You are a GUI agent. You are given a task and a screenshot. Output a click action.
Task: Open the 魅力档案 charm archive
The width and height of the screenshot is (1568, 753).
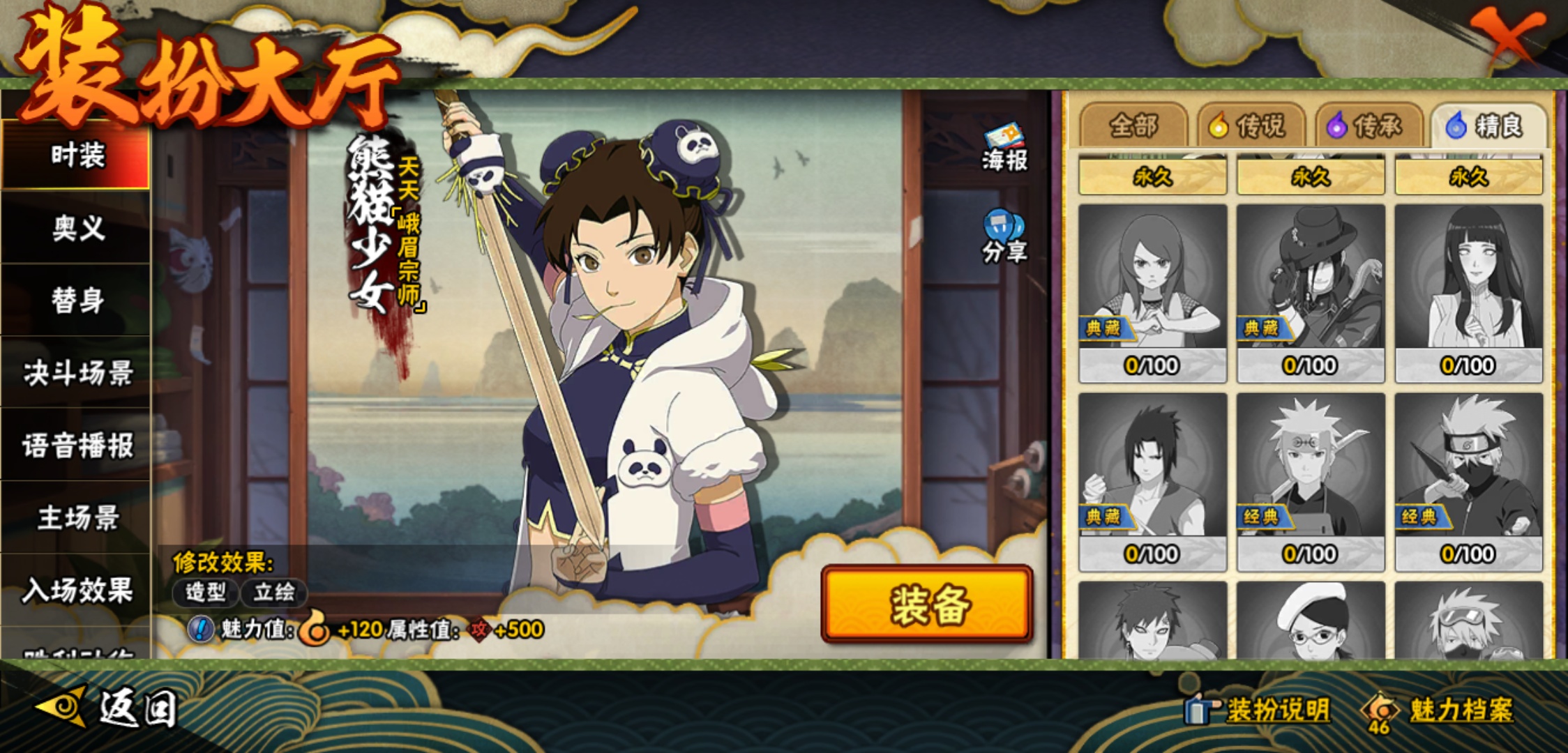[x=1440, y=710]
